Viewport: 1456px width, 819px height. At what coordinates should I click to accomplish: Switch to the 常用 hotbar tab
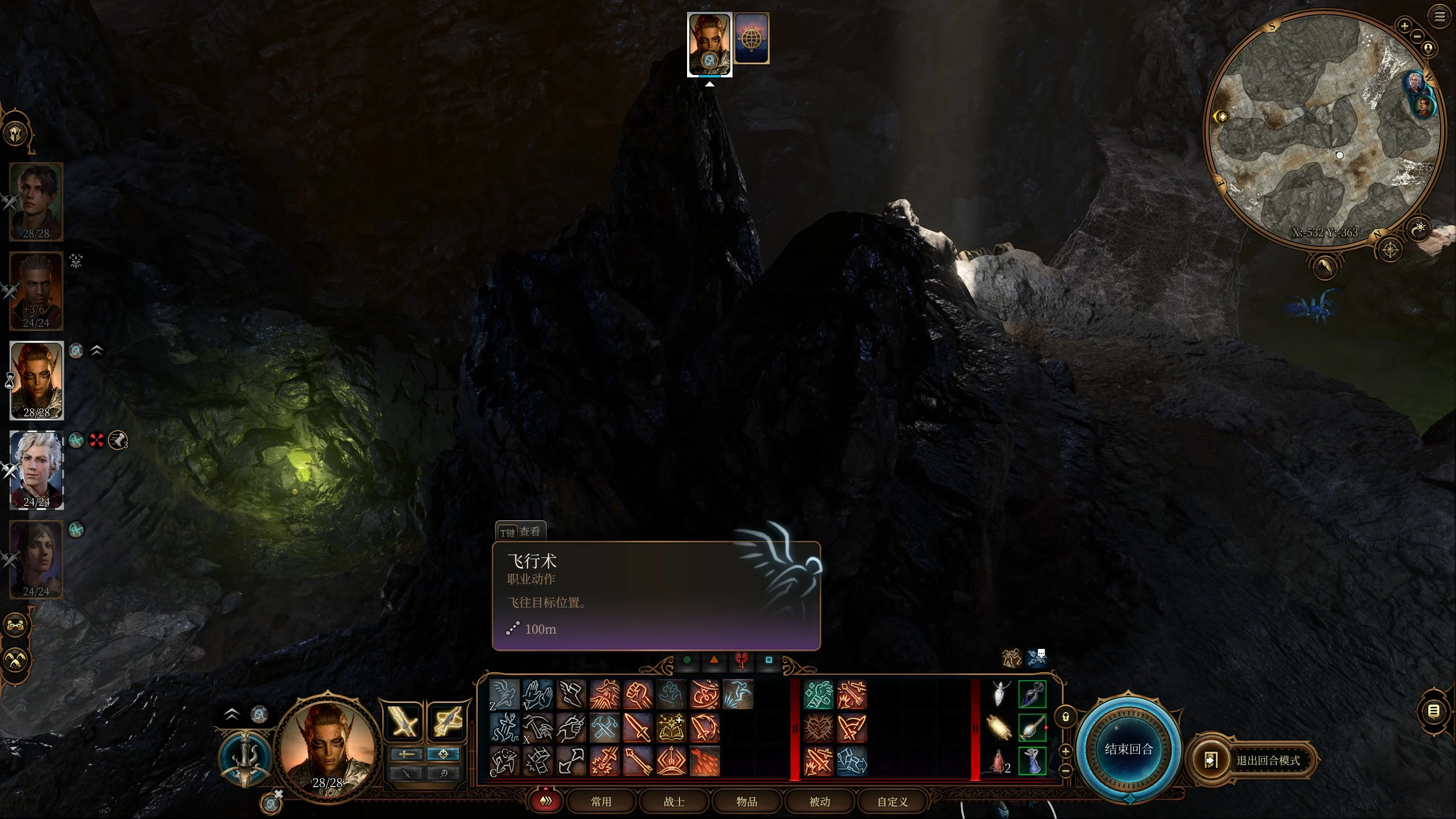point(601,801)
